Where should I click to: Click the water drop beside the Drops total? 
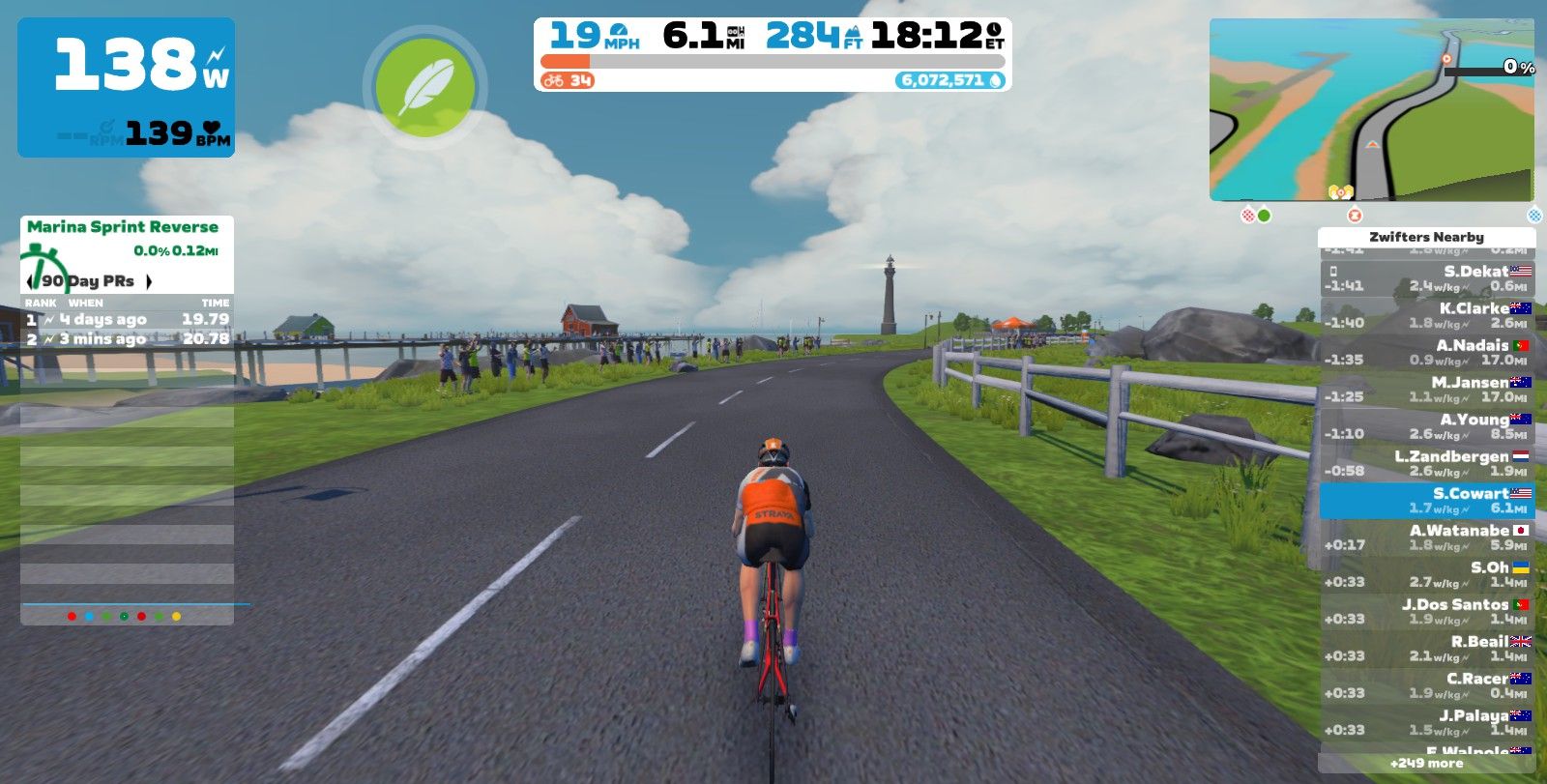click(x=993, y=78)
